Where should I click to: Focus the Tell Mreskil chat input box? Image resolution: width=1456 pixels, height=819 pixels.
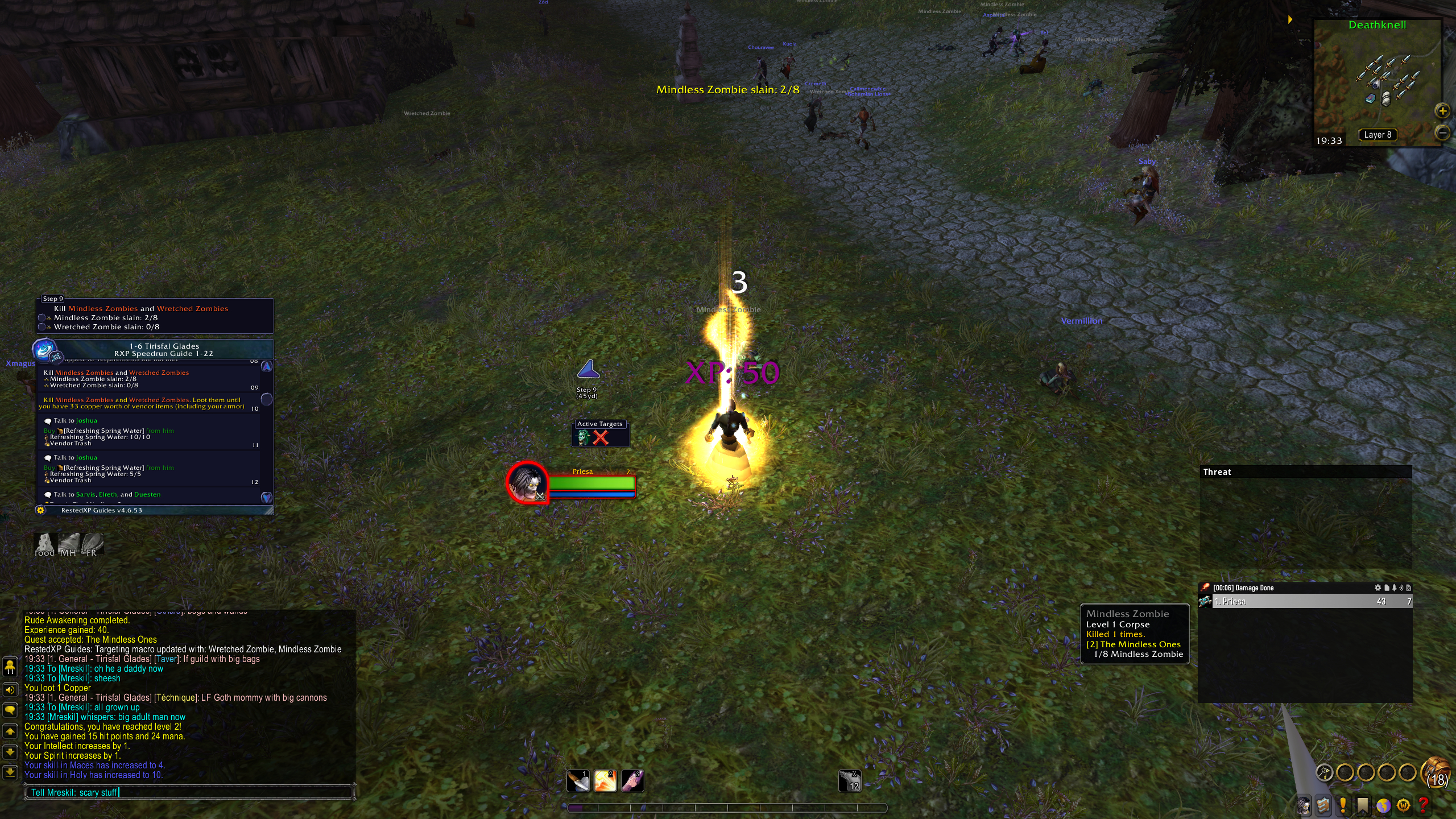(188, 792)
